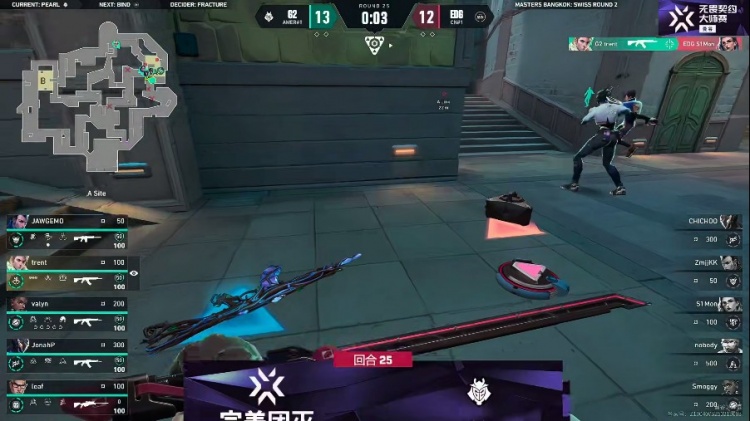The height and width of the screenshot is (421, 750).
Task: Select valyn's player card
Action: (67, 313)
